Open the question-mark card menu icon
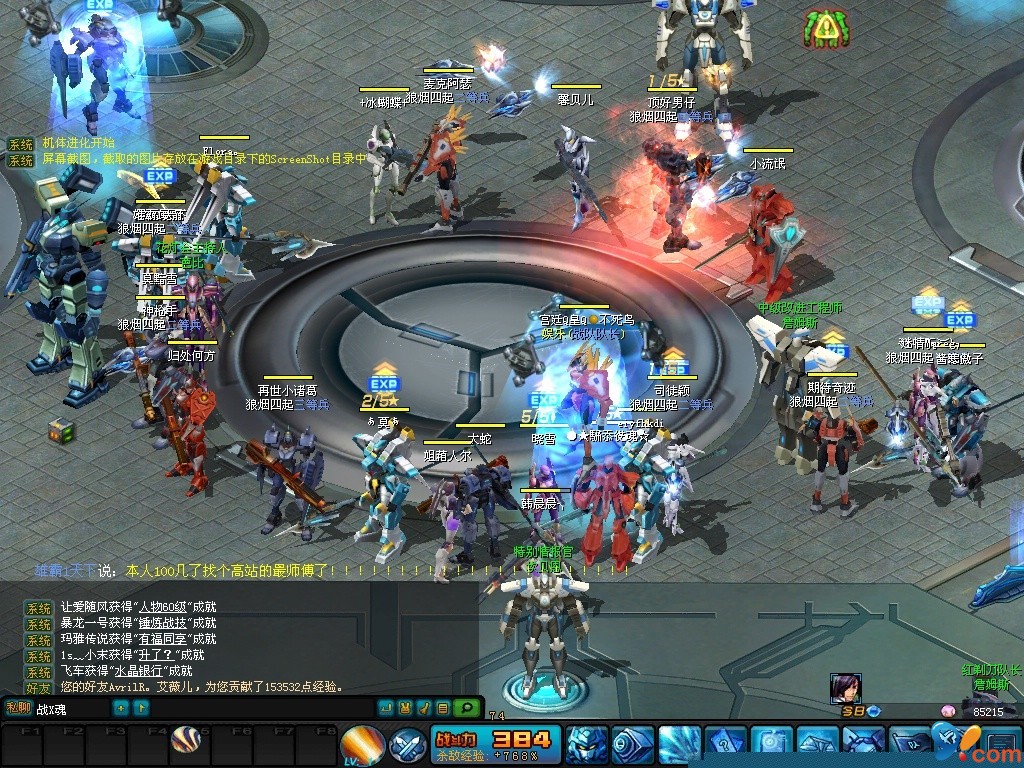 723,744
